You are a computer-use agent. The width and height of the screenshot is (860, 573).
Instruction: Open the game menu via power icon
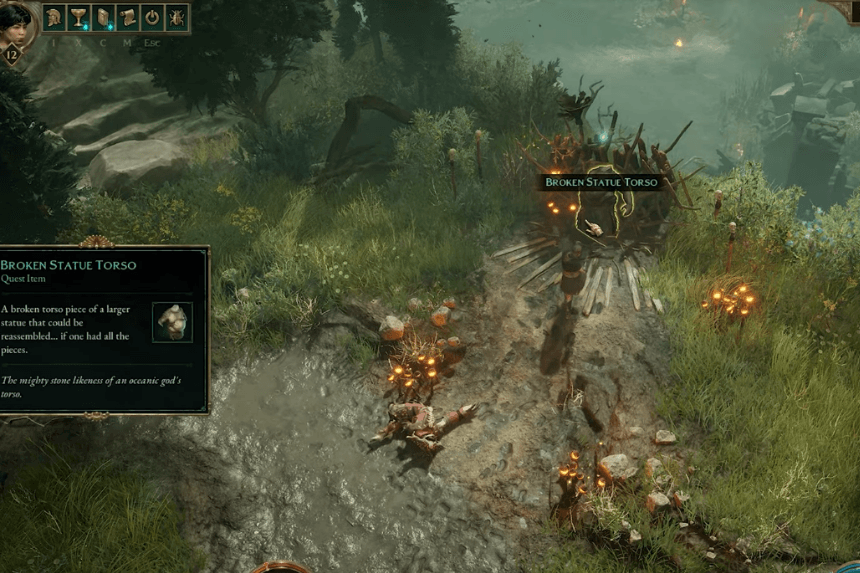coord(152,17)
